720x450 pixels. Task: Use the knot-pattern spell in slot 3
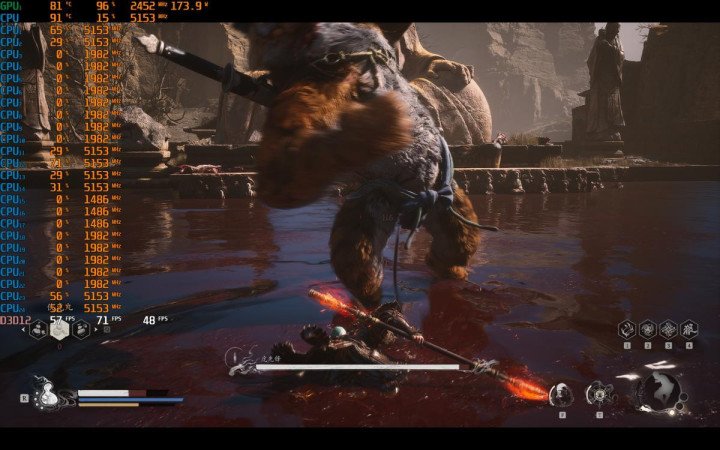coord(668,329)
